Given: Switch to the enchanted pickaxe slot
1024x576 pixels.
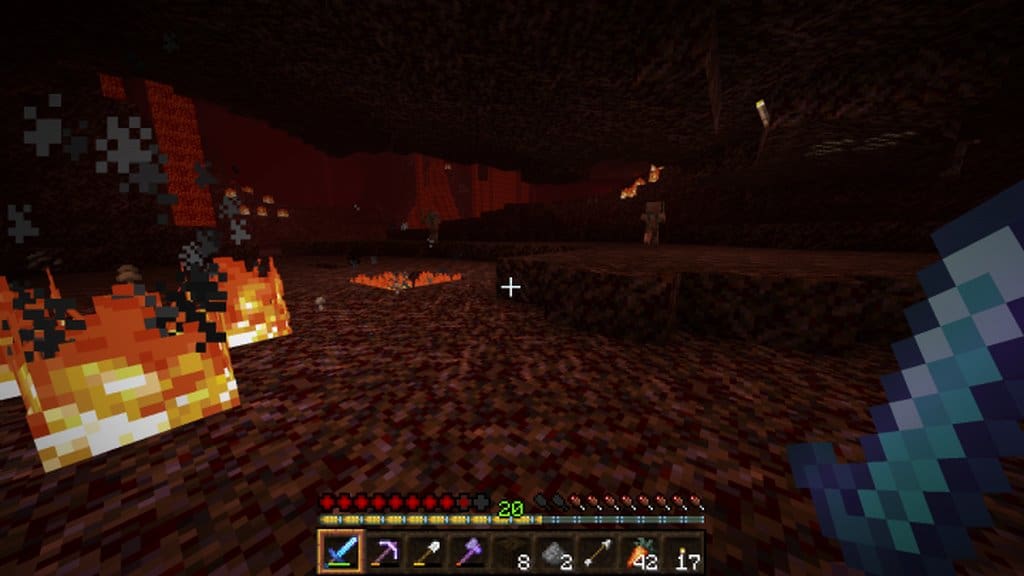Looking at the screenshot, I should [382, 551].
